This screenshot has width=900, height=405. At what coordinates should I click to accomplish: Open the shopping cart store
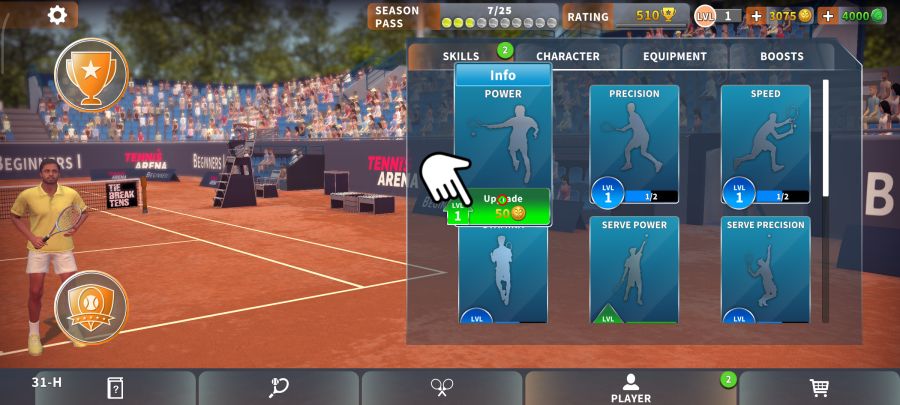click(819, 388)
